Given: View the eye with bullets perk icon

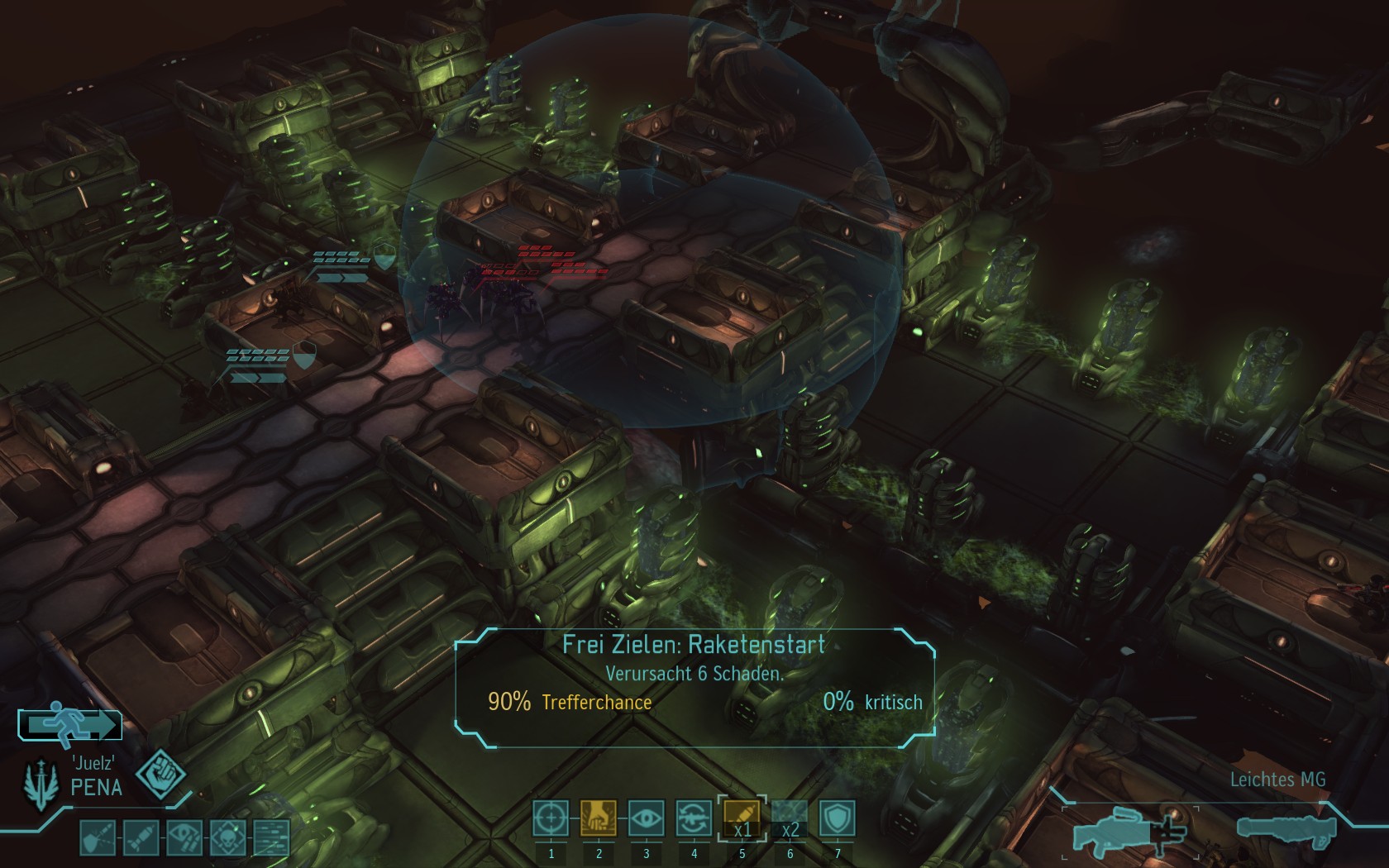Looking at the screenshot, I should (x=184, y=837).
